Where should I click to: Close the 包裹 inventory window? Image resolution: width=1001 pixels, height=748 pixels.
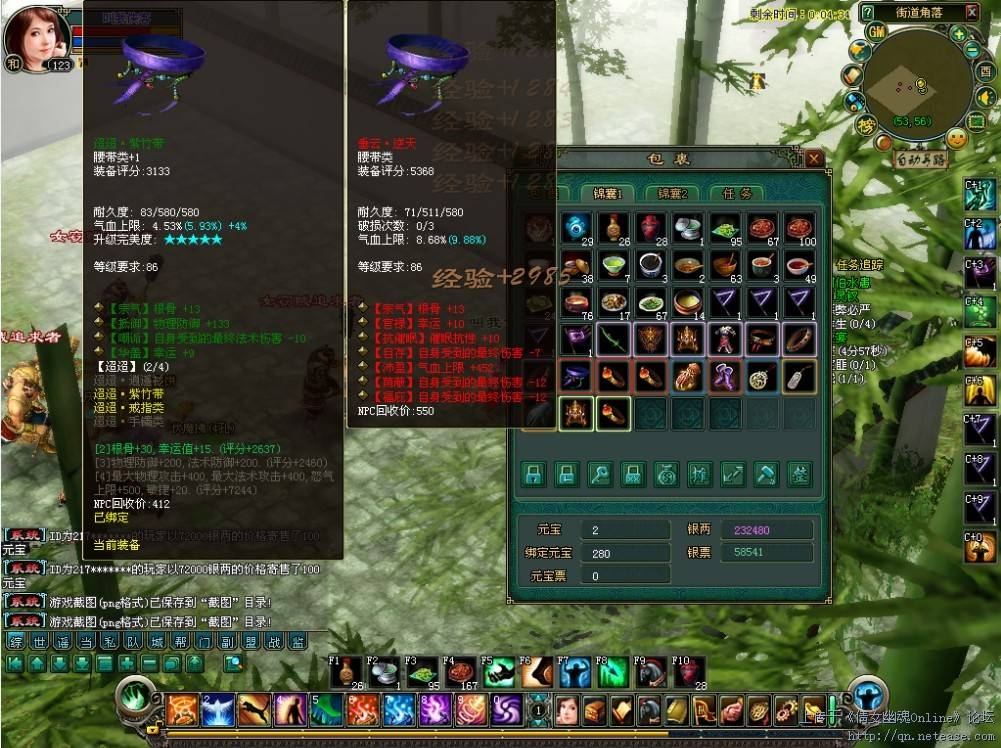(815, 159)
